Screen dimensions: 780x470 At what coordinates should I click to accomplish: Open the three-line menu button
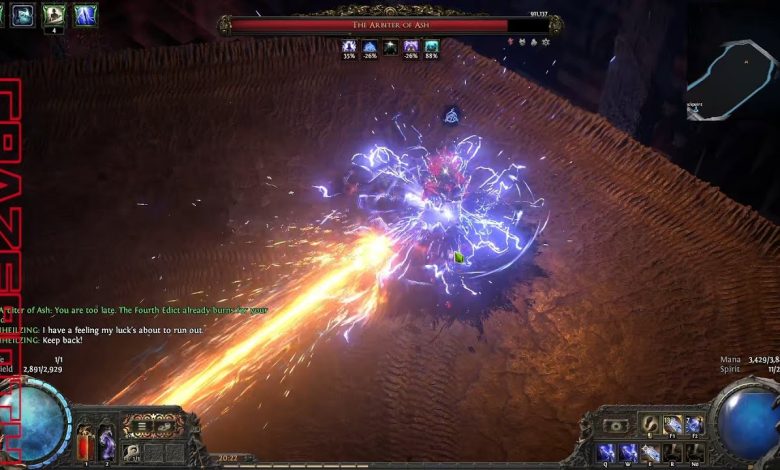[141, 426]
